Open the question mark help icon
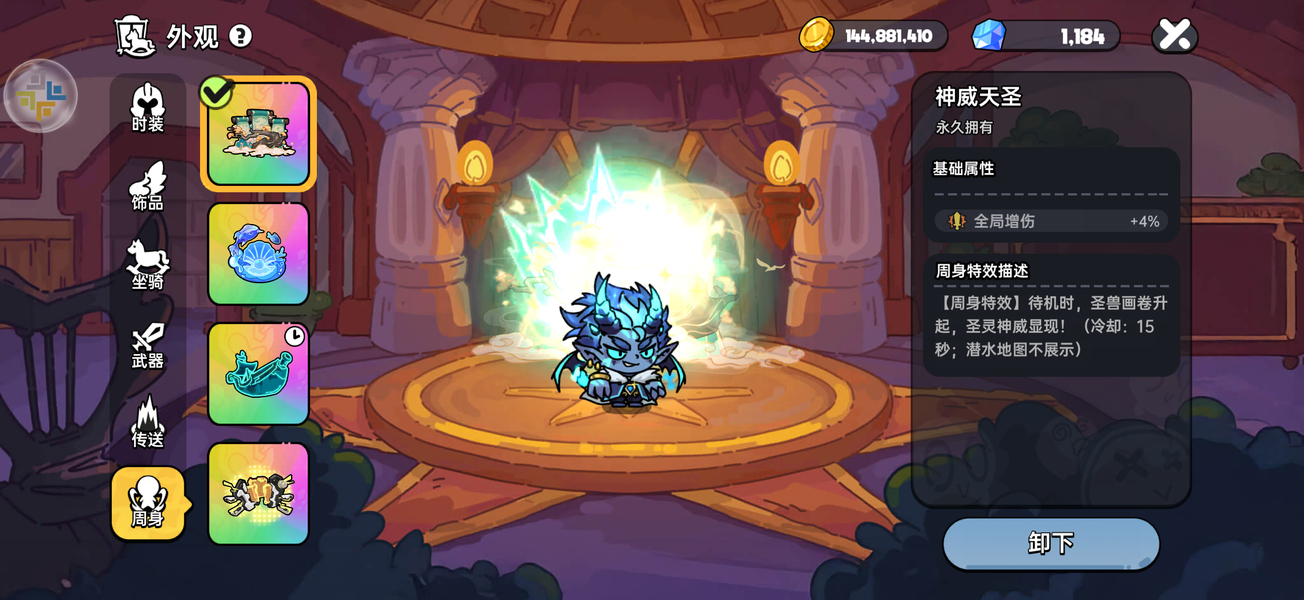Screen dimensions: 1304x600 [x=240, y=36]
